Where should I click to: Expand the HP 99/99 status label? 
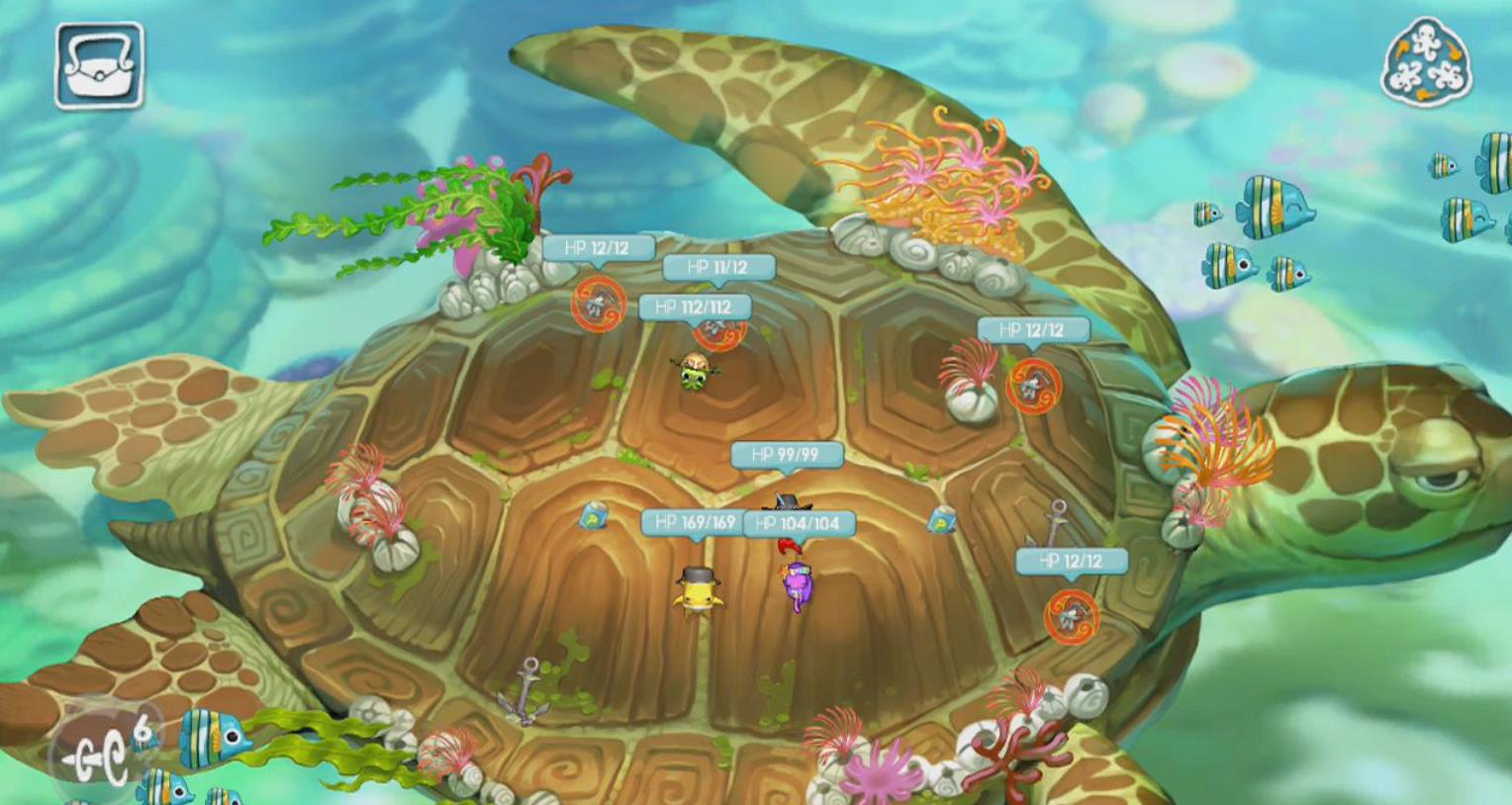click(787, 456)
